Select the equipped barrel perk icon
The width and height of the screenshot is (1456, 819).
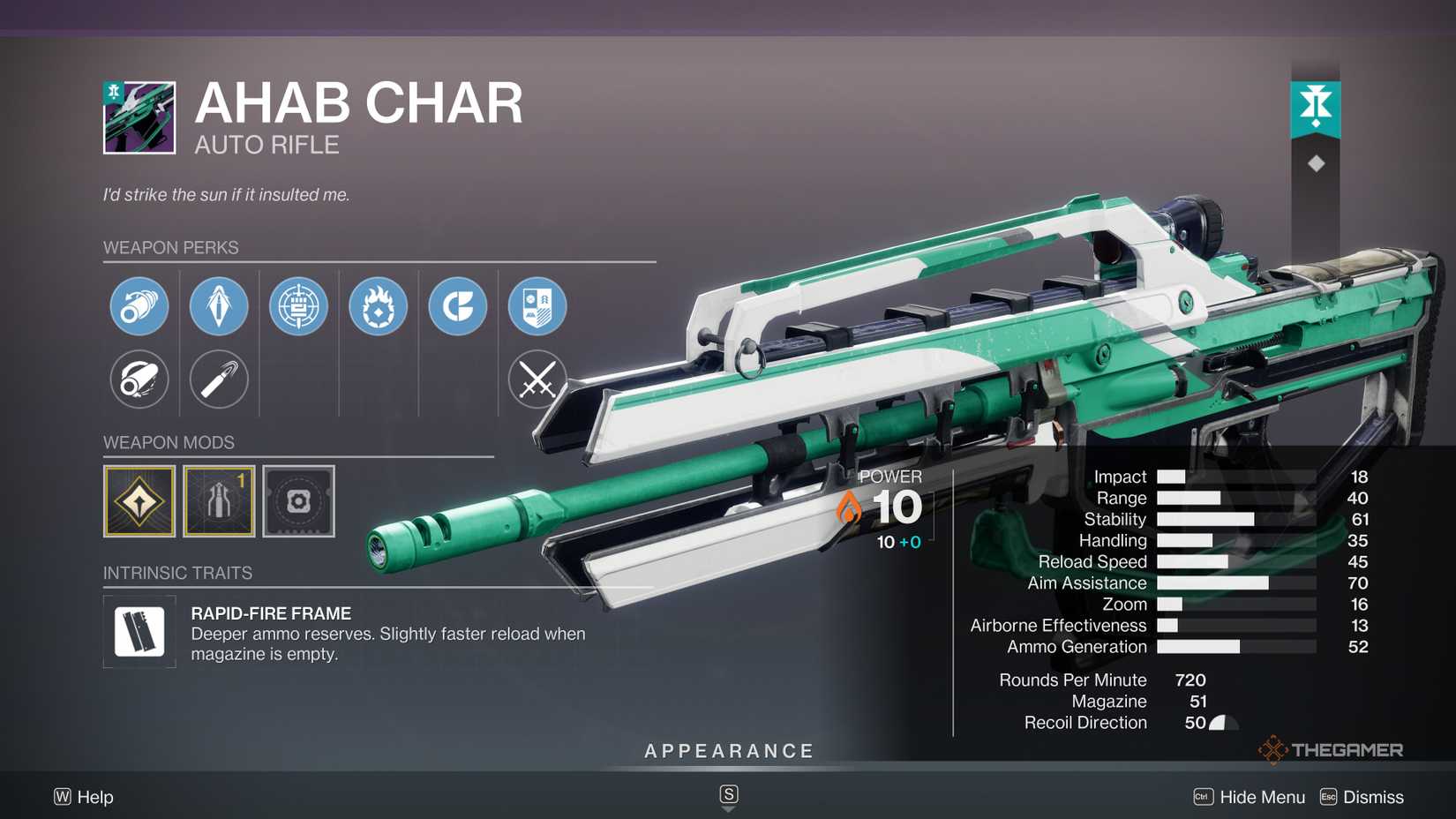pos(139,306)
